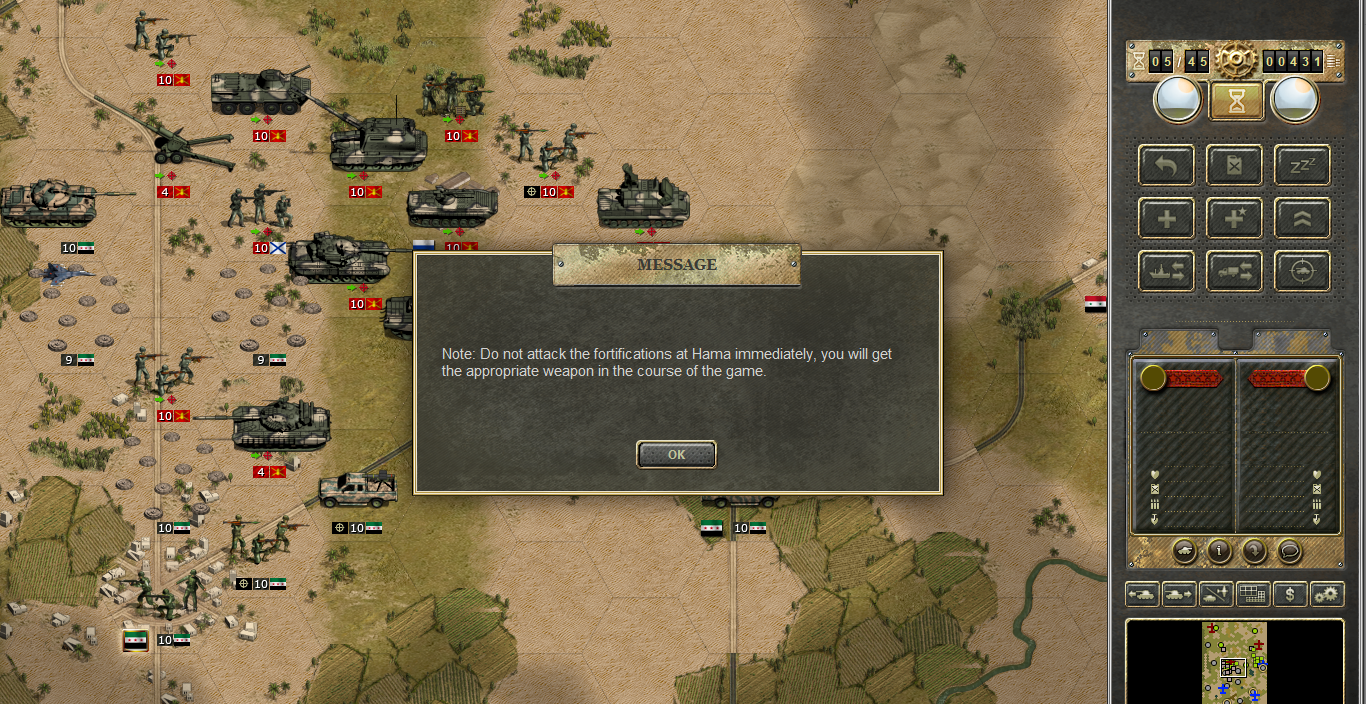
Task: Open the speech bubble message log
Action: [1289, 550]
